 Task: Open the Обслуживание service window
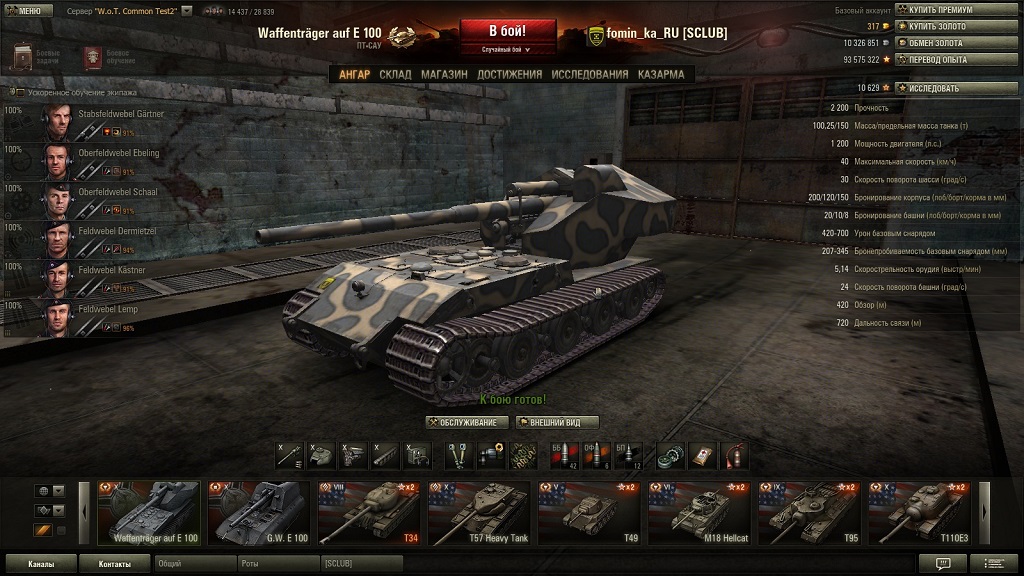(x=467, y=422)
